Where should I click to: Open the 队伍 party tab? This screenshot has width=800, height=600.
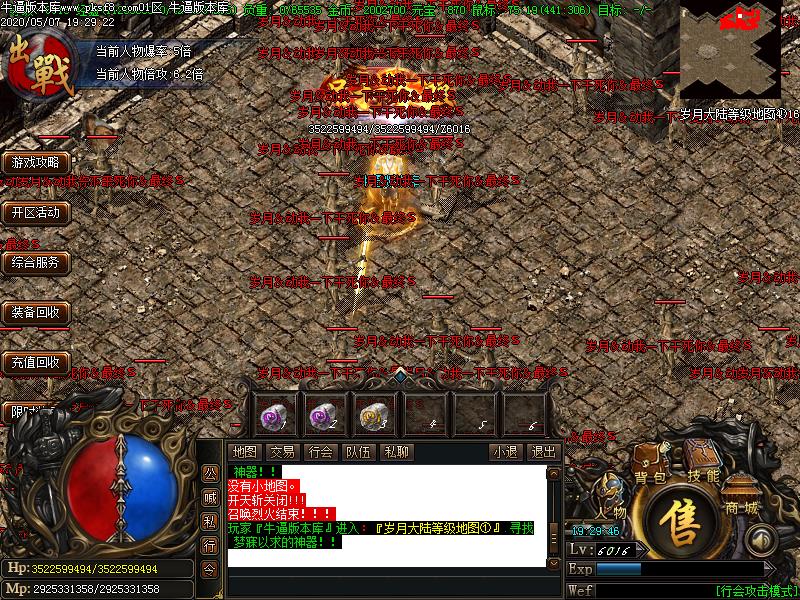pos(358,452)
